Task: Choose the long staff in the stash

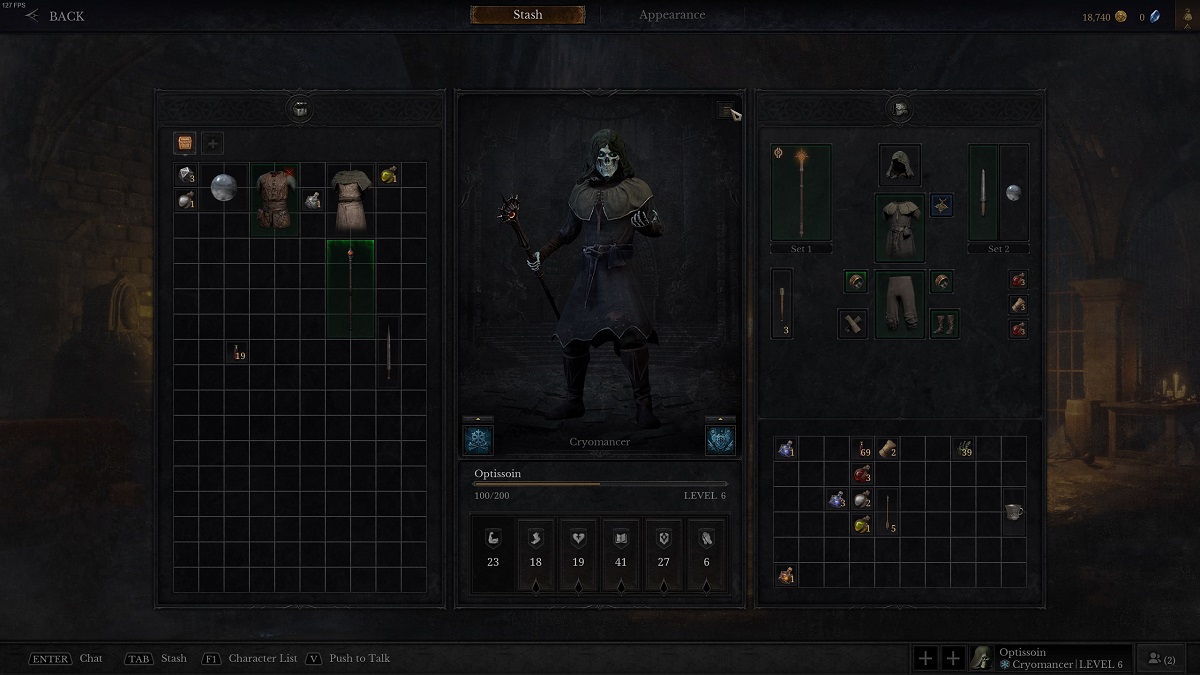Action: click(351, 288)
